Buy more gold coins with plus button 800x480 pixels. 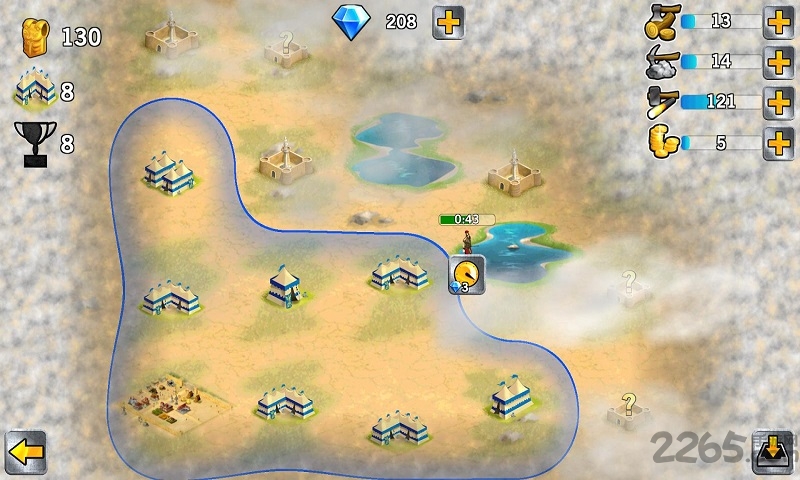click(x=778, y=142)
